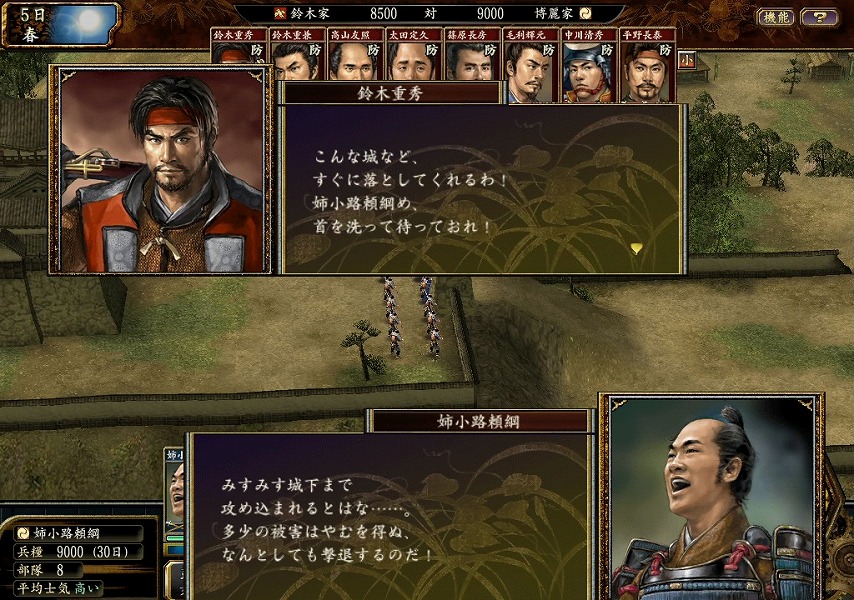Select the 毛利輝元 officer card
The width and height of the screenshot is (854, 600).
click(x=529, y=65)
